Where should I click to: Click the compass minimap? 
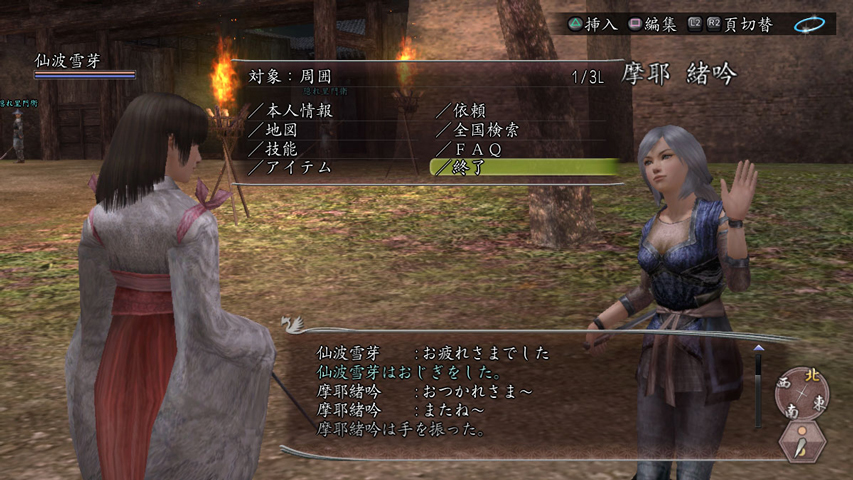(800, 393)
